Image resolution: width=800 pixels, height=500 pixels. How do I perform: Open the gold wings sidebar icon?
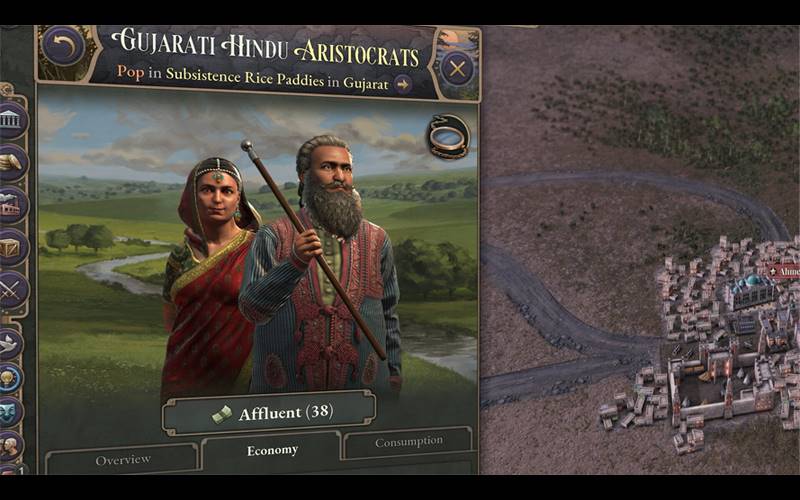coord(11,162)
